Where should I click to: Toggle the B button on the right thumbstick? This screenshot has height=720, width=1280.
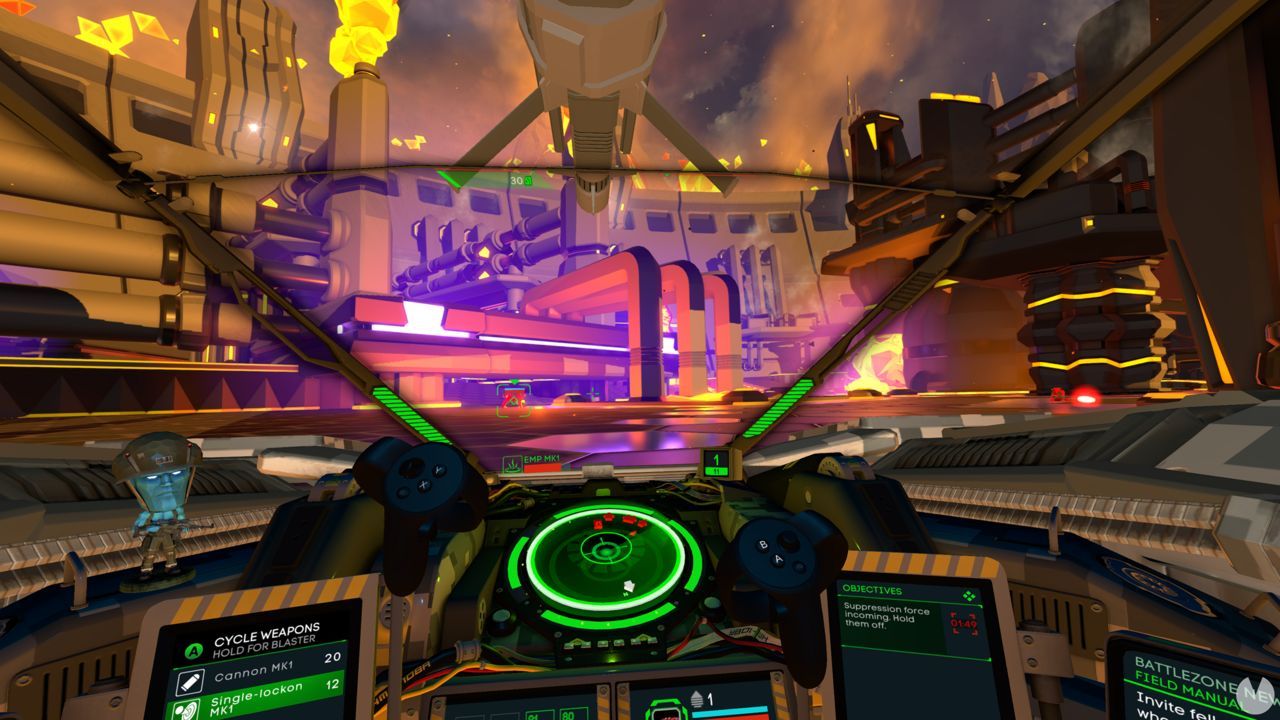pos(763,545)
